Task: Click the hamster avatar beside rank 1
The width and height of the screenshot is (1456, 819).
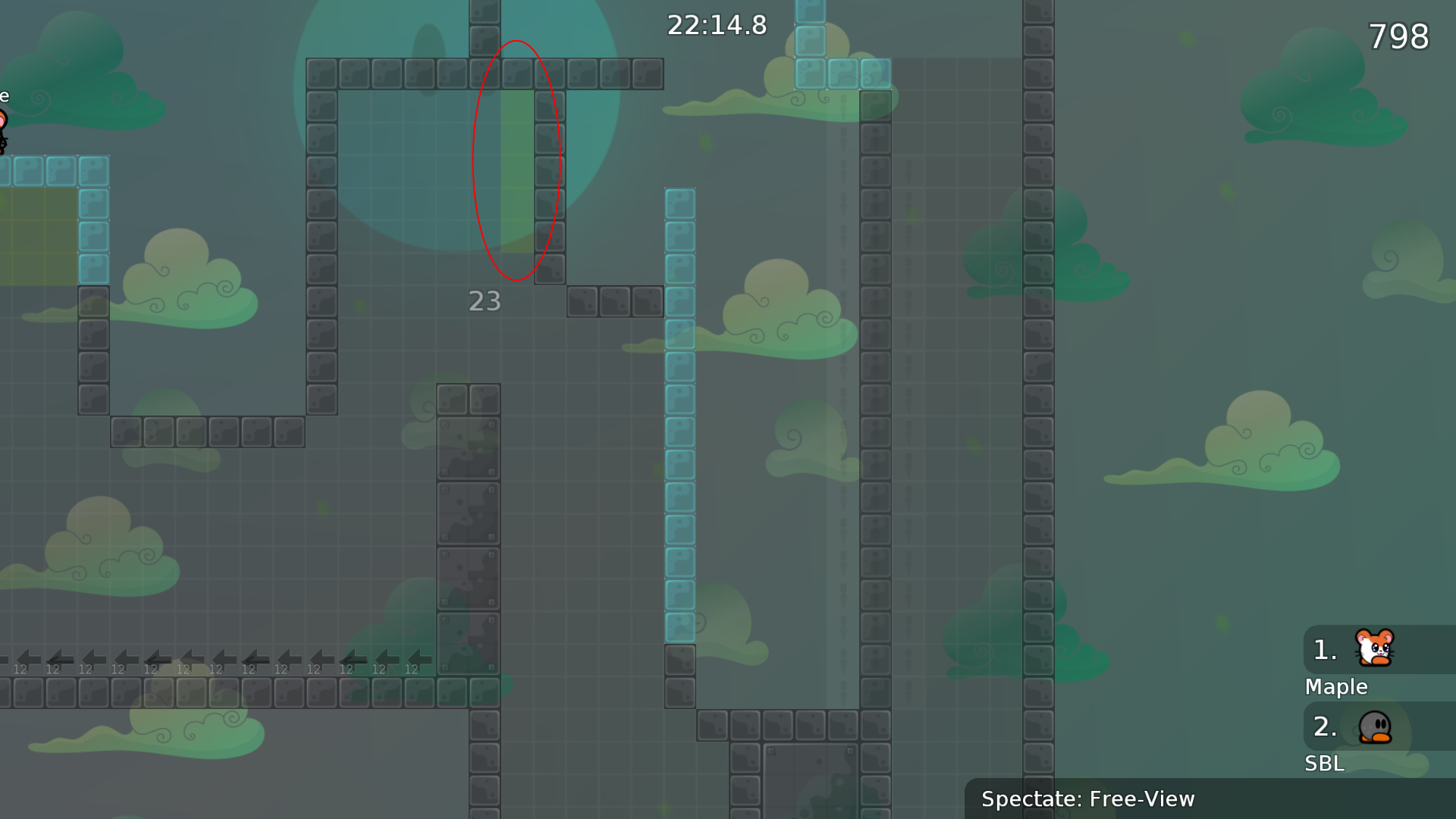Action: click(x=1374, y=648)
